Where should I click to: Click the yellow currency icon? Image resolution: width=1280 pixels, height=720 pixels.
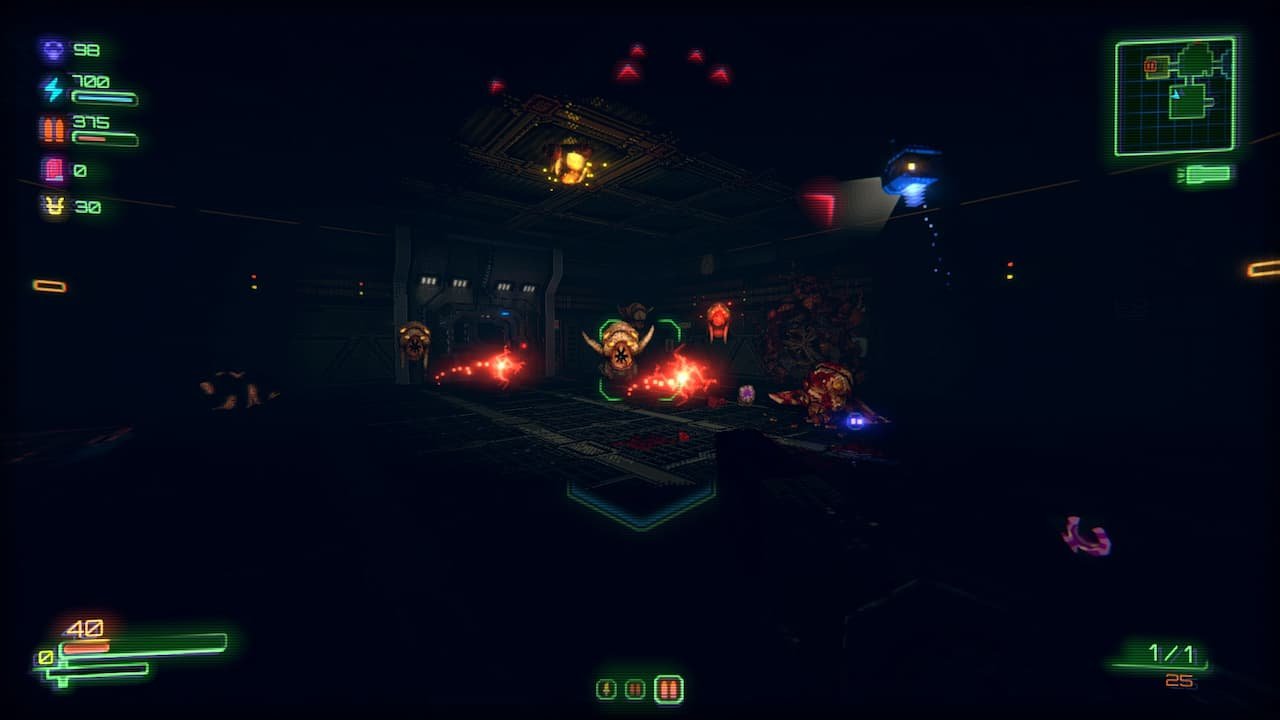[x=52, y=206]
